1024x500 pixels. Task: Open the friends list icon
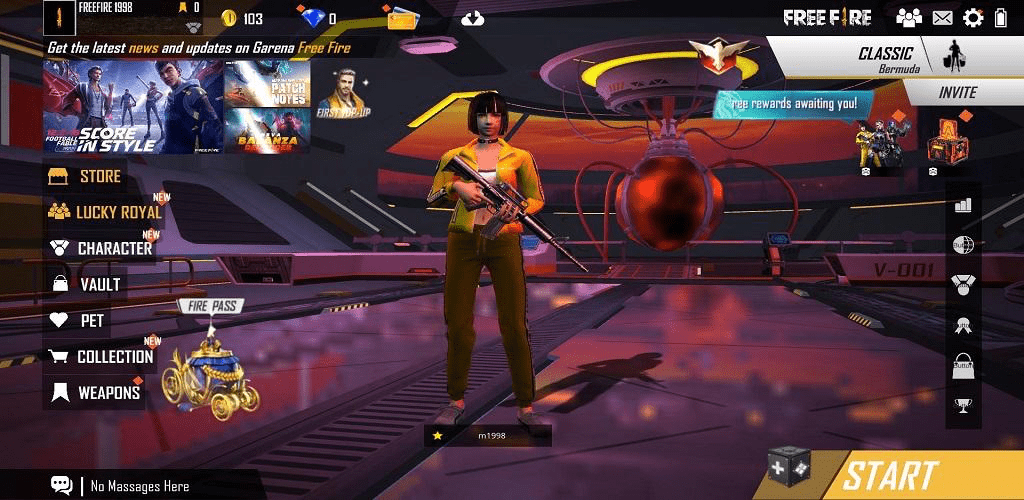point(909,18)
